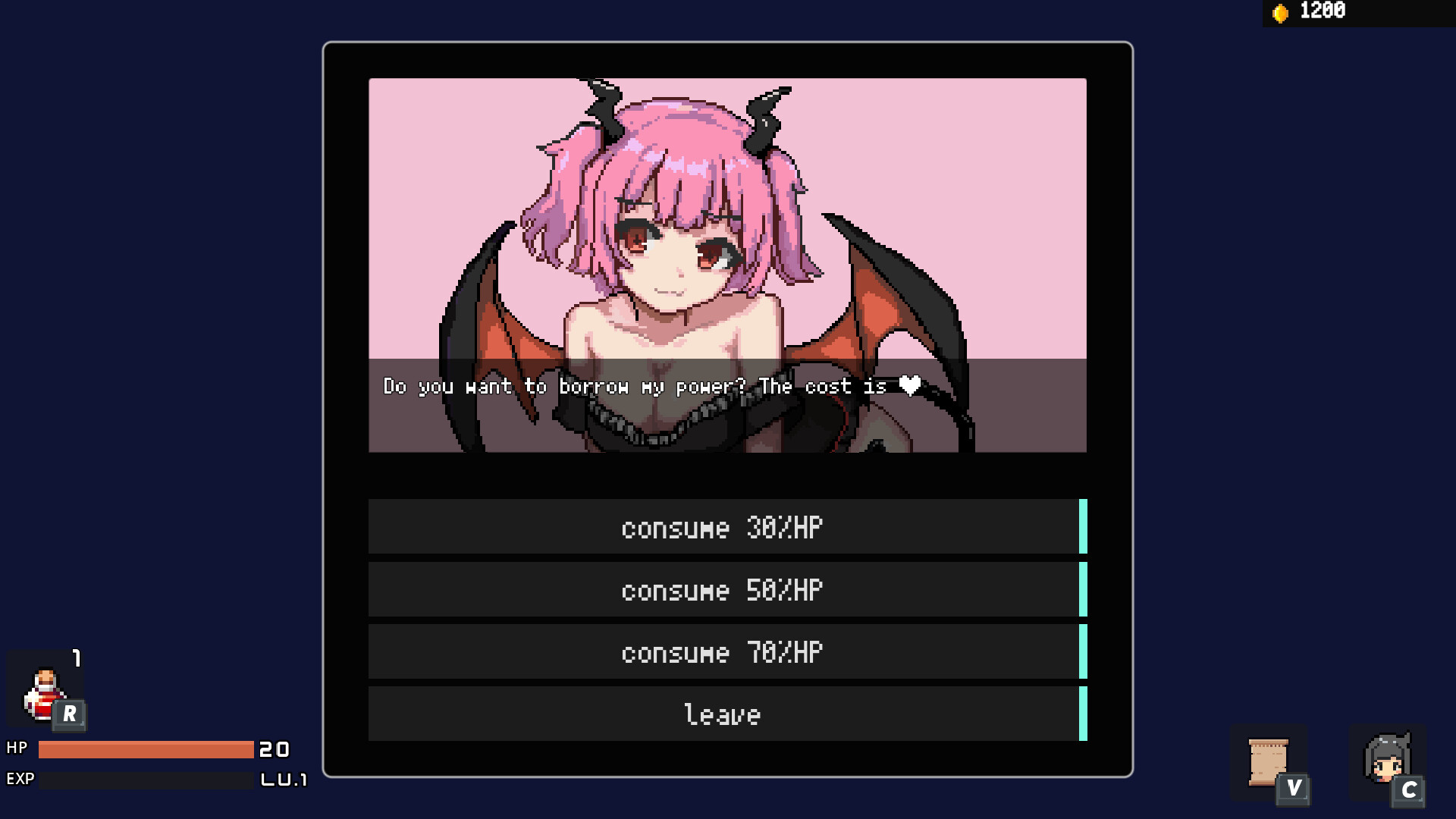Click the gold coin icon in top right
The width and height of the screenshot is (1456, 819).
click(1280, 11)
